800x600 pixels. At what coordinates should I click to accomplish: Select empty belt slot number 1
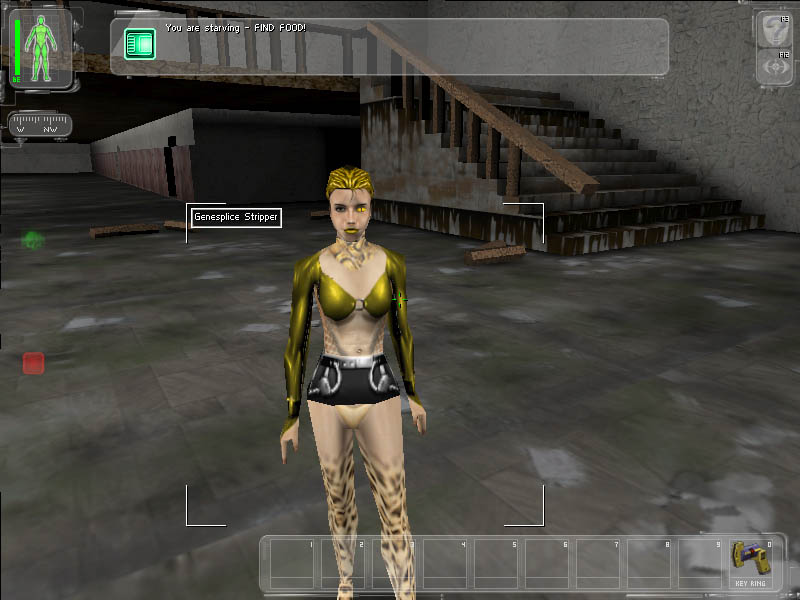(292, 564)
